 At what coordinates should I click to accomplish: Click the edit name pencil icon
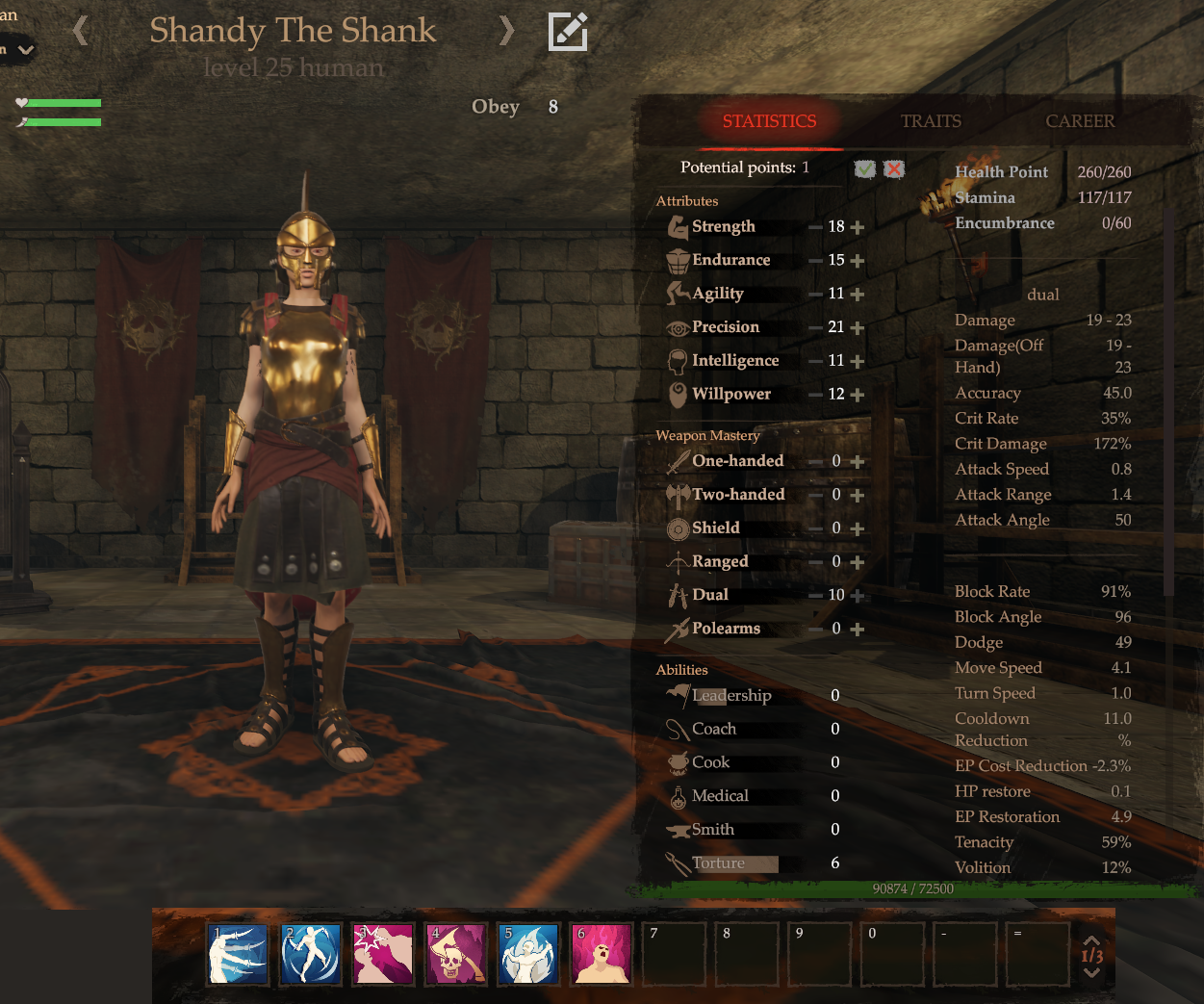[568, 32]
